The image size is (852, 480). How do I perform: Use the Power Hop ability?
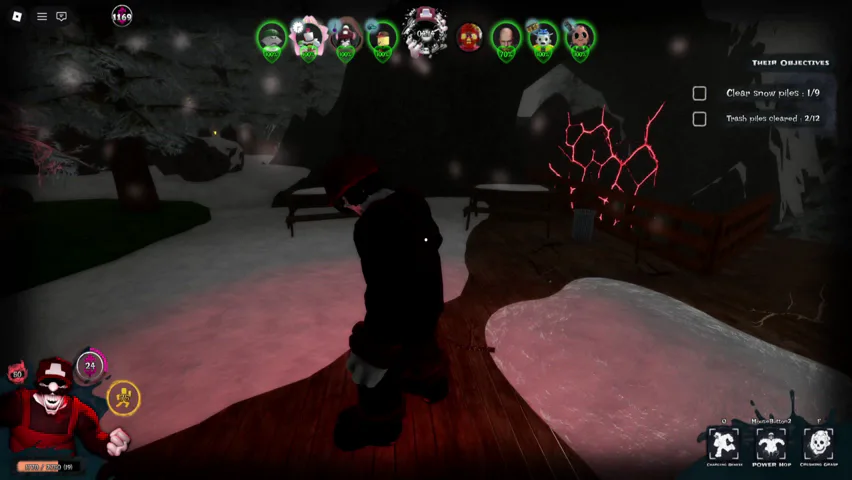771,444
